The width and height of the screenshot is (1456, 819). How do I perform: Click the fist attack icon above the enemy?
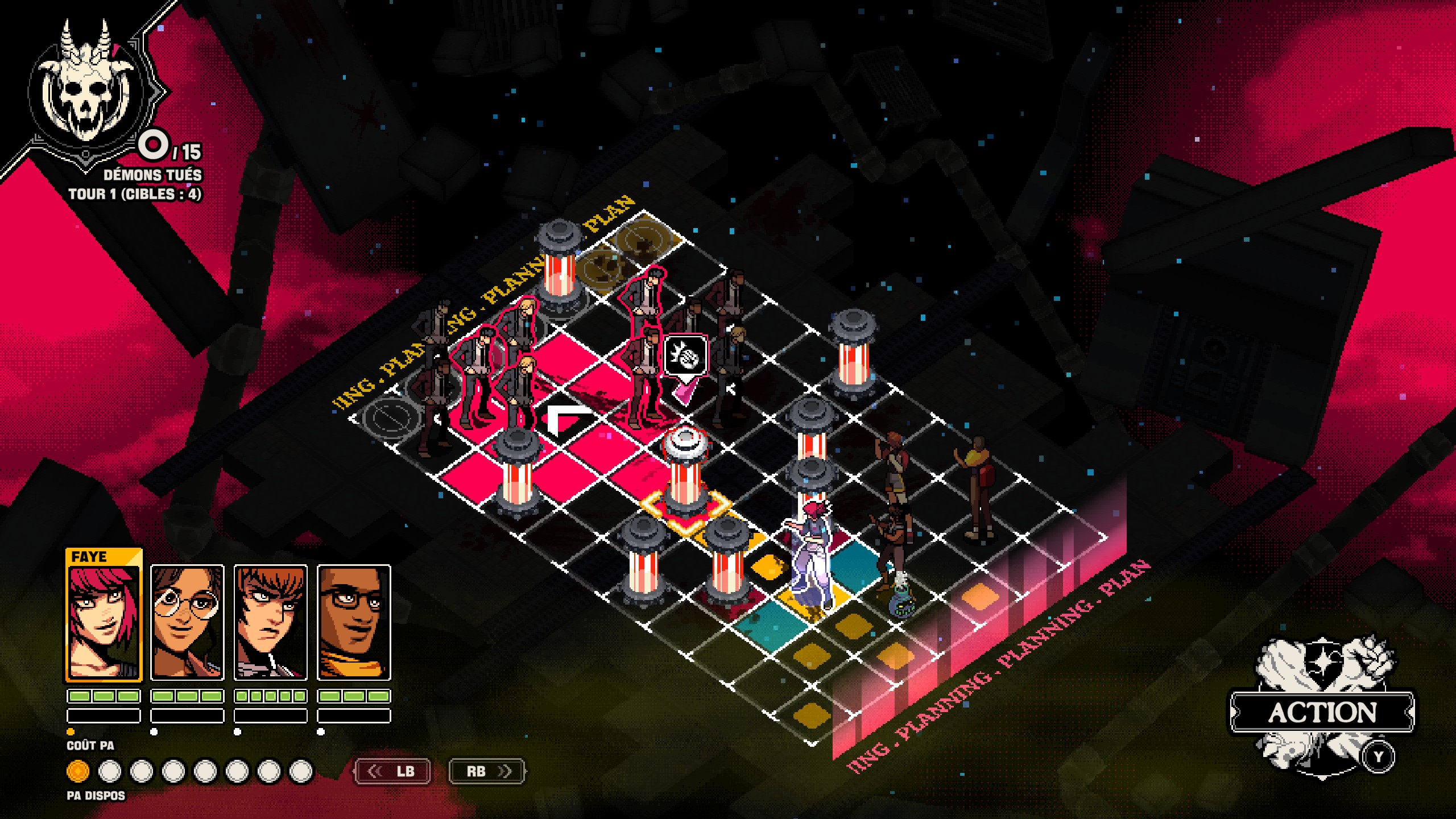685,357
